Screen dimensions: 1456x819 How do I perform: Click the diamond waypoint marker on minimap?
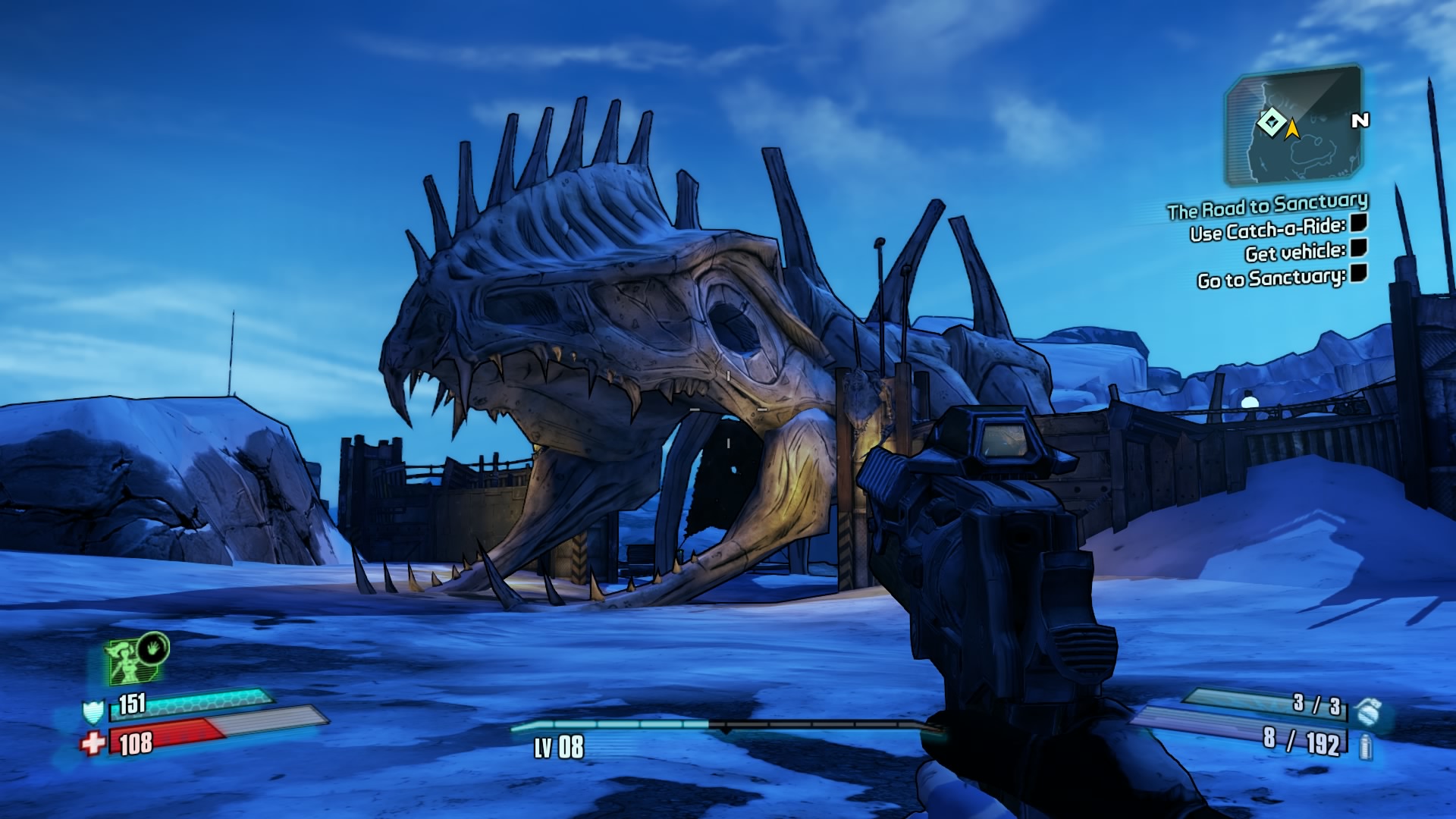(x=1271, y=122)
